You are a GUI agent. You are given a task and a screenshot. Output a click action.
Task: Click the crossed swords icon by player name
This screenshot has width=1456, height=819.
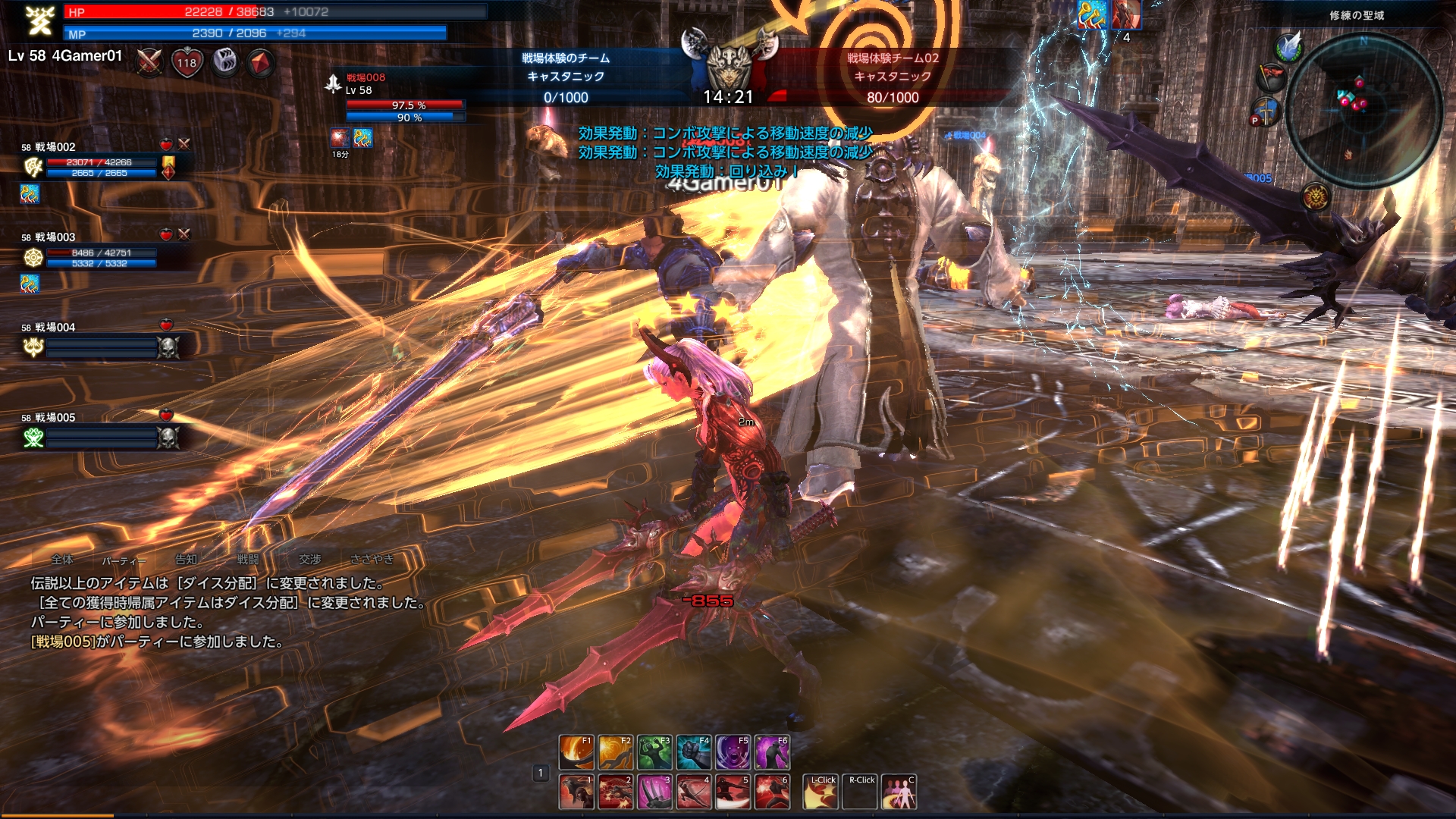click(x=149, y=62)
